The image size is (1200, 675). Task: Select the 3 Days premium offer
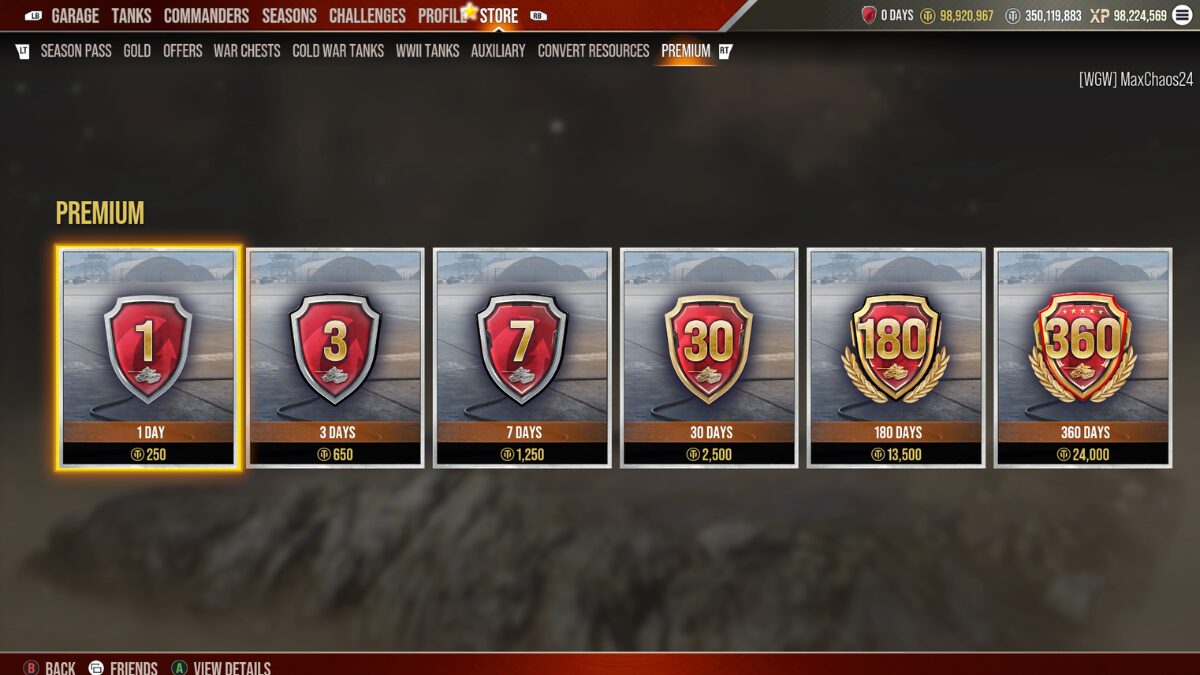coord(335,357)
